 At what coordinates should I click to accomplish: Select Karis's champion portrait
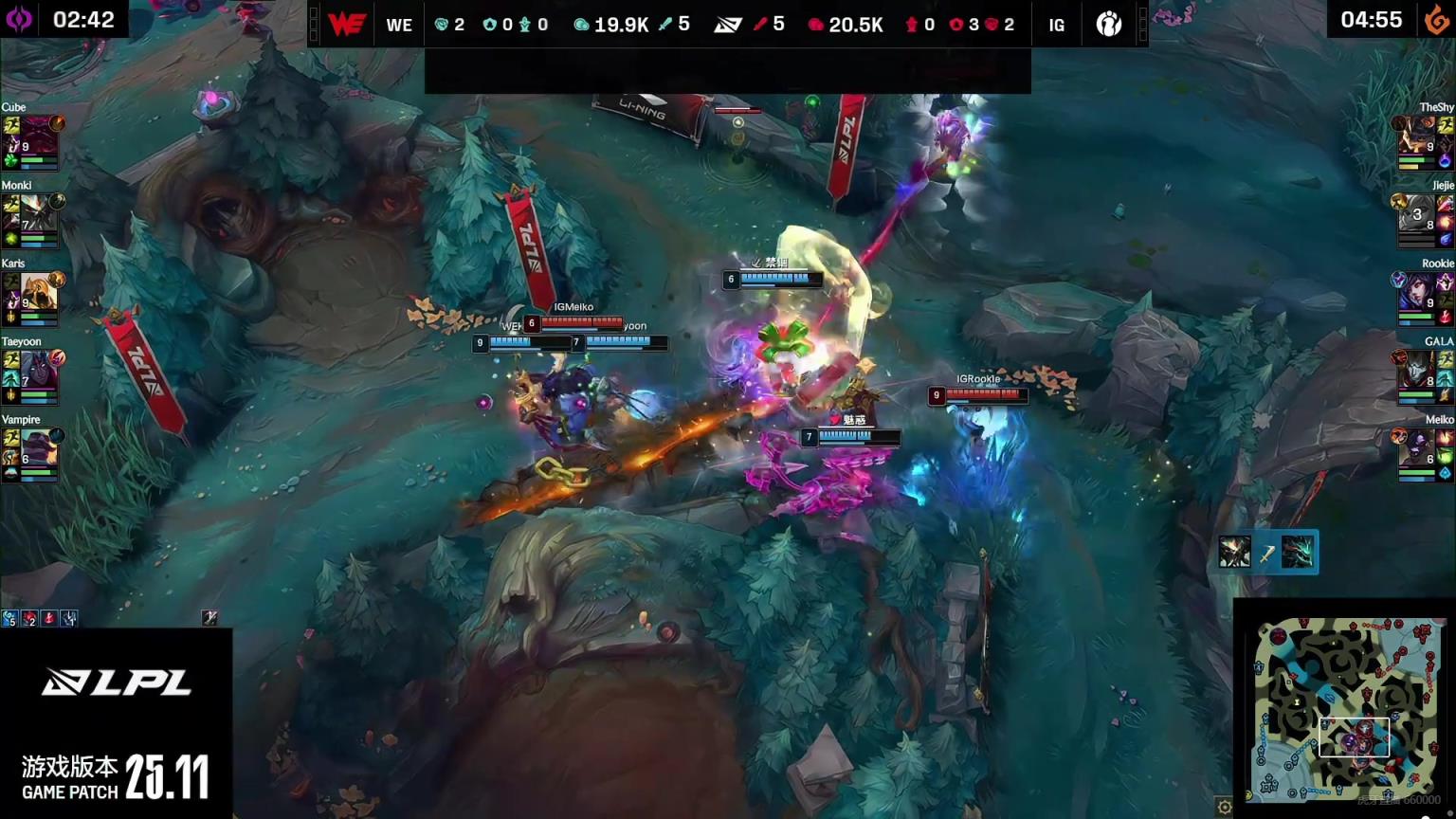click(38, 292)
